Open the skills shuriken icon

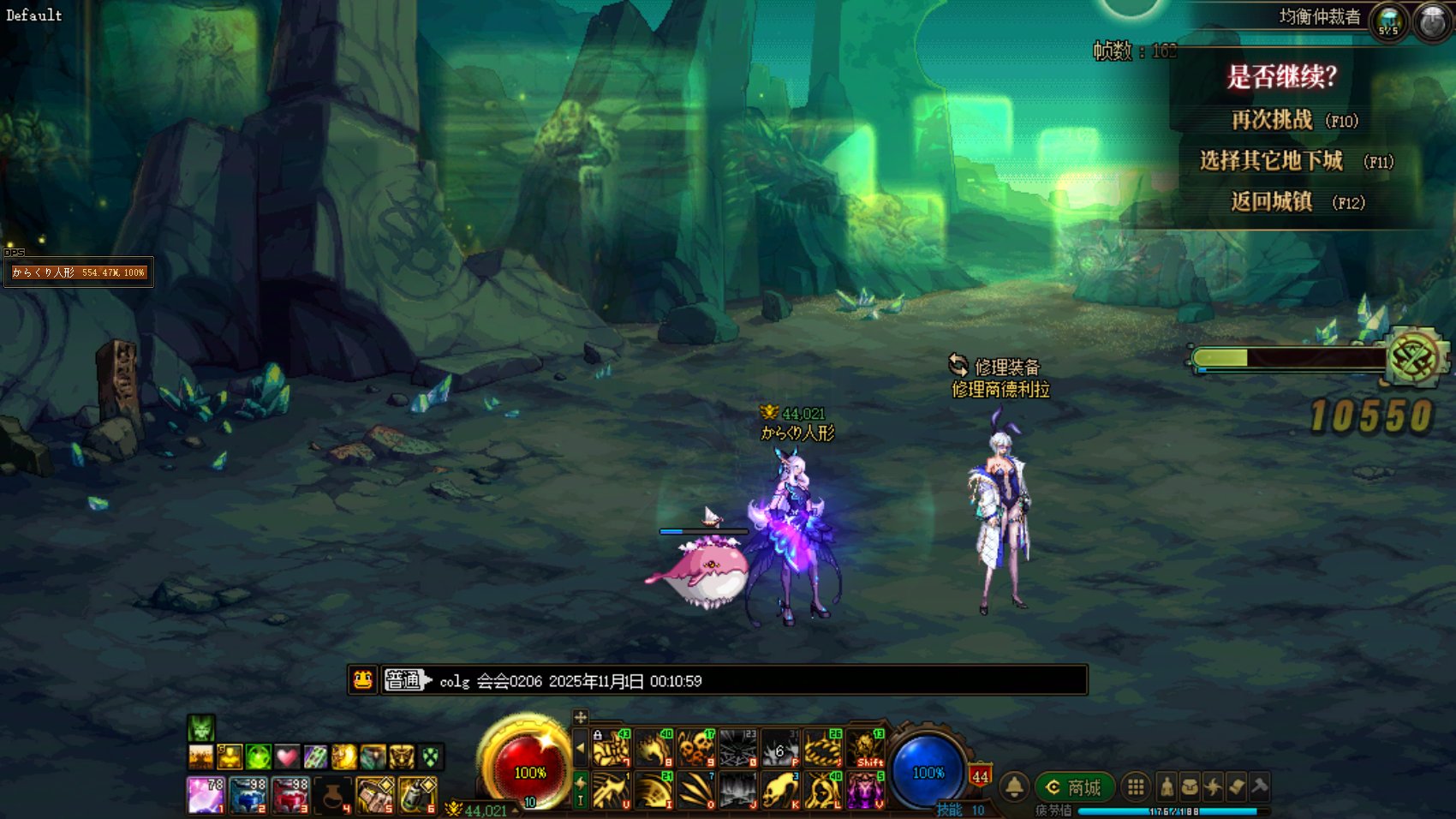(1213, 786)
